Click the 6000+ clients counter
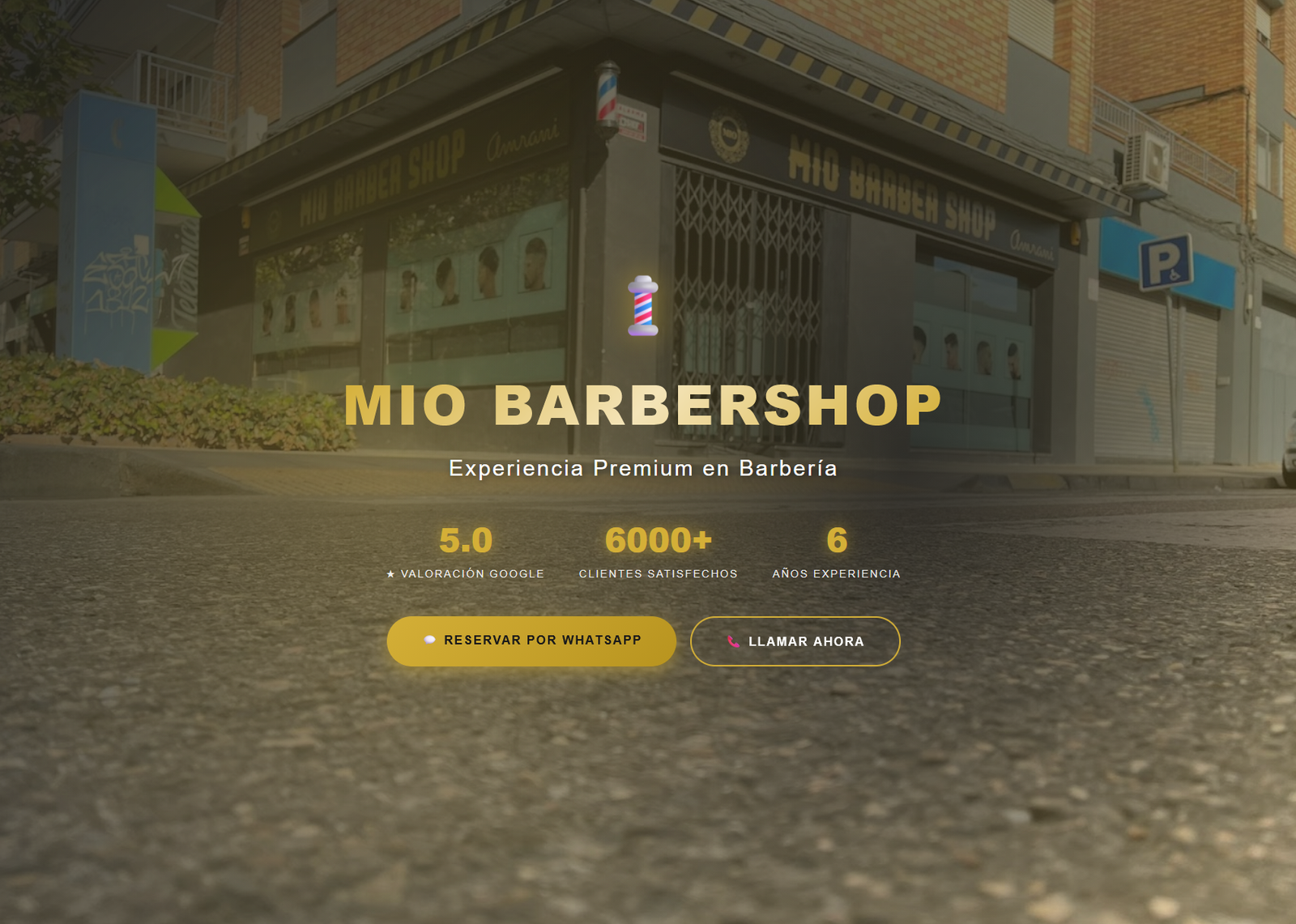This screenshot has height=924, width=1296. coord(658,538)
